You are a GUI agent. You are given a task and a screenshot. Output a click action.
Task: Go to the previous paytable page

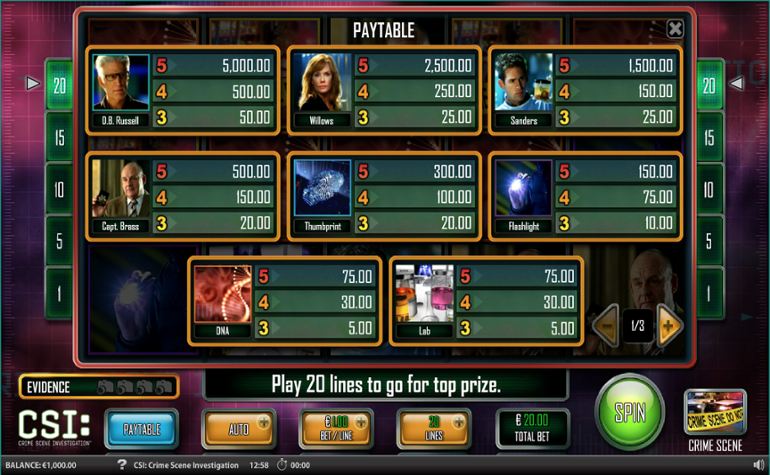click(x=606, y=325)
